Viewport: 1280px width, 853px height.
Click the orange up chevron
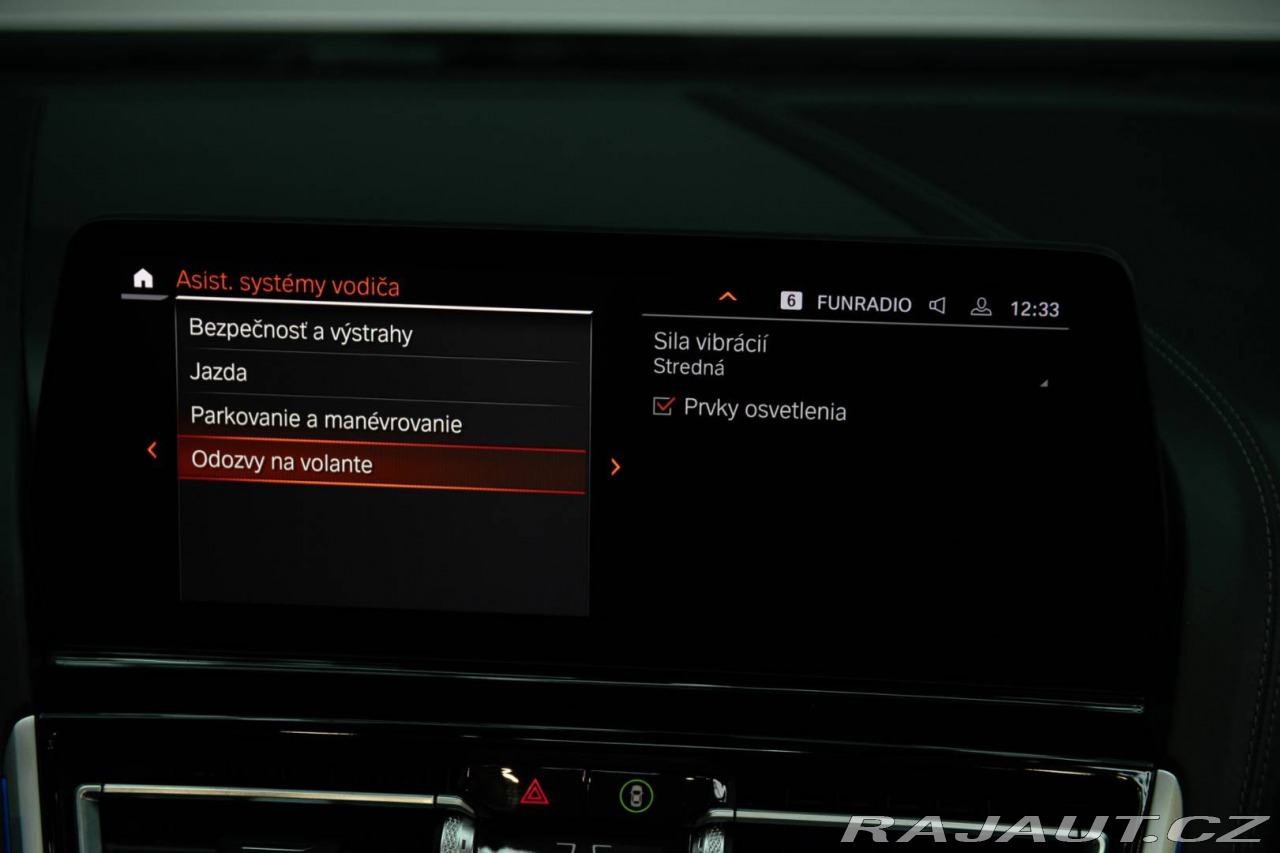(728, 297)
